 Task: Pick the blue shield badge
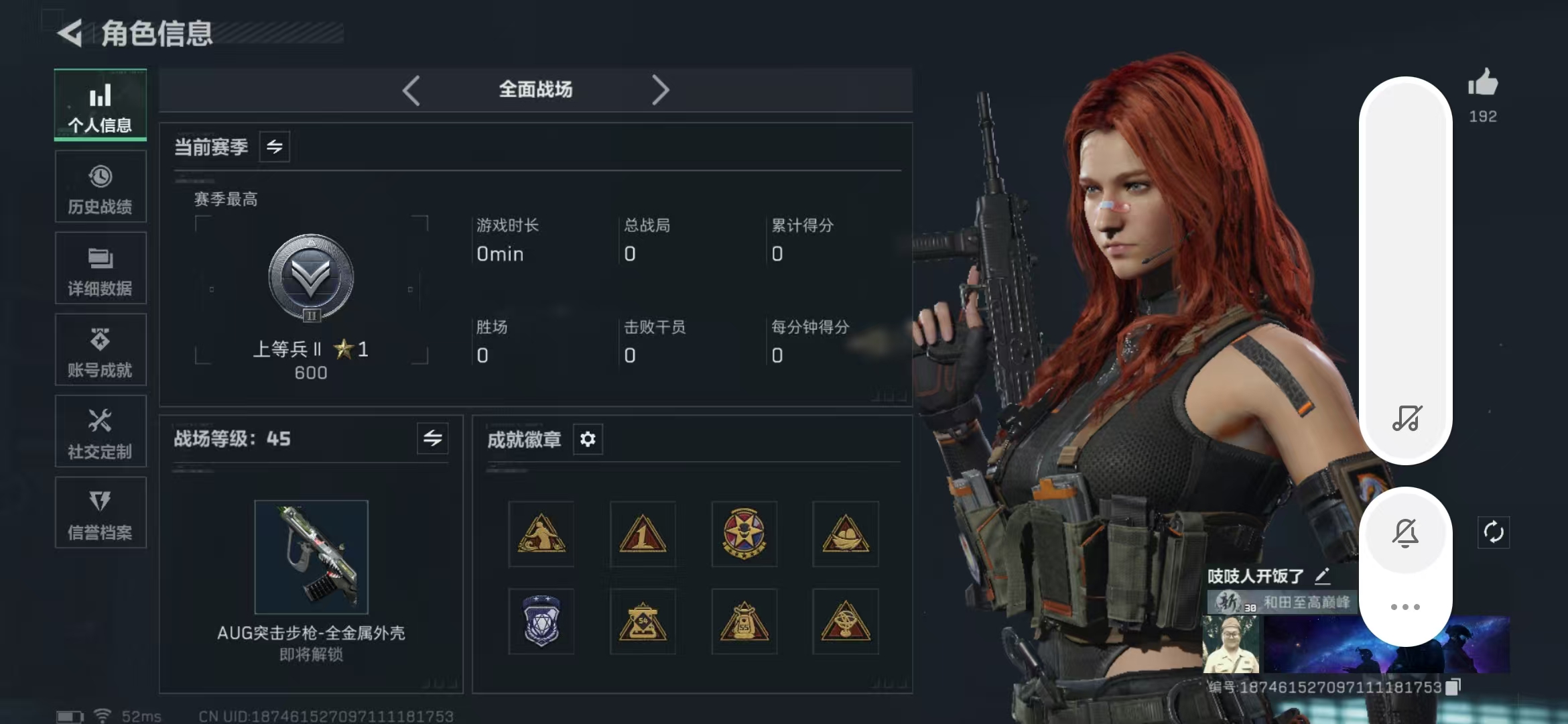(541, 621)
